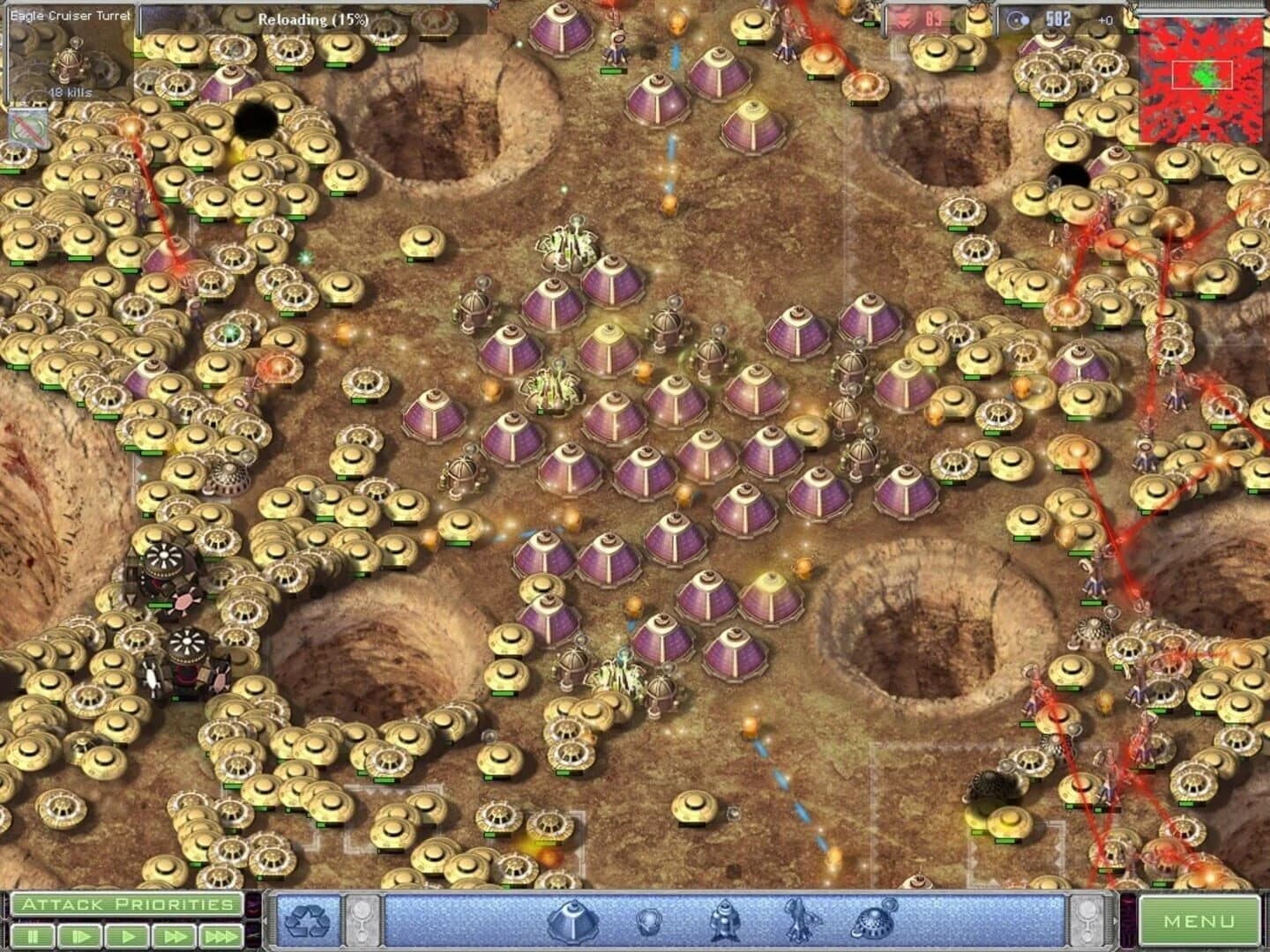Resume play at normal speed
Screen dimensions: 1270x952
point(126,936)
